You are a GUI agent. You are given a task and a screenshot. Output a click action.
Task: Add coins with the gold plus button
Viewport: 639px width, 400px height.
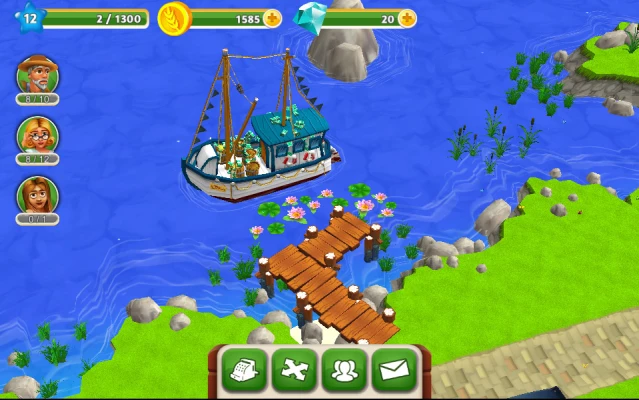pos(272,19)
